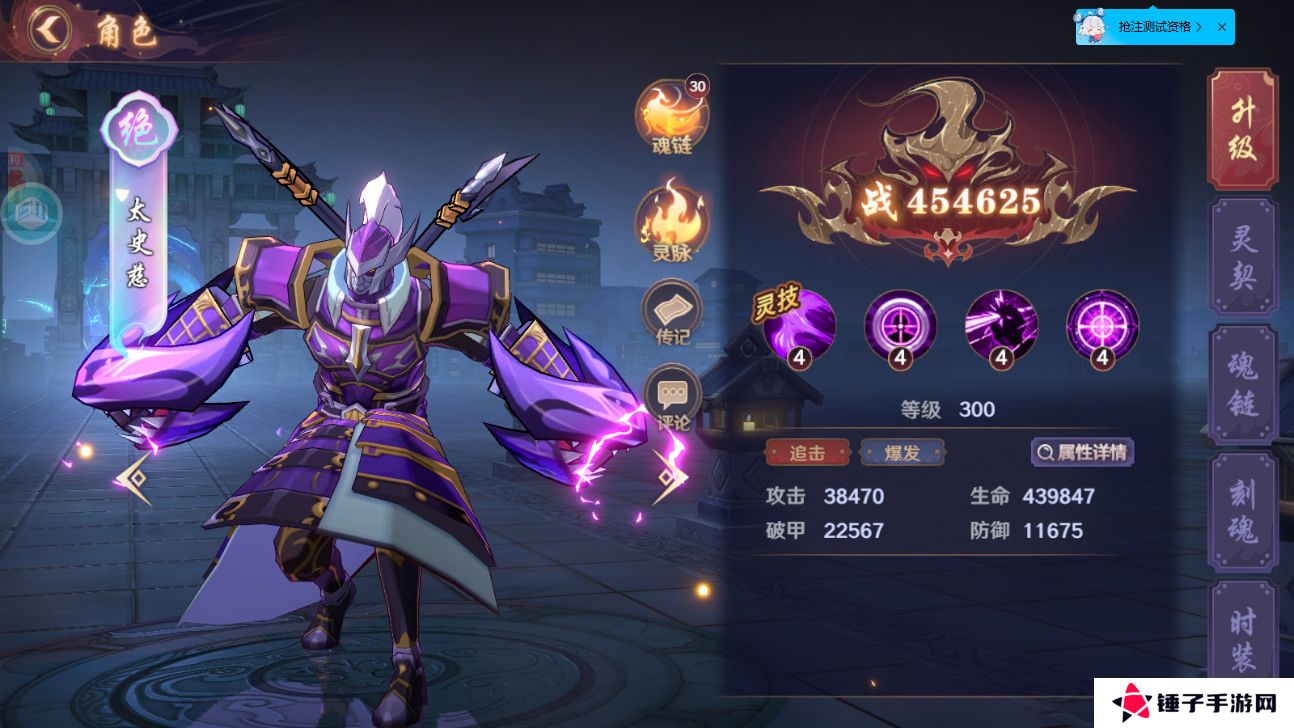Open 属性详情 attribute details

[x=1082, y=452]
